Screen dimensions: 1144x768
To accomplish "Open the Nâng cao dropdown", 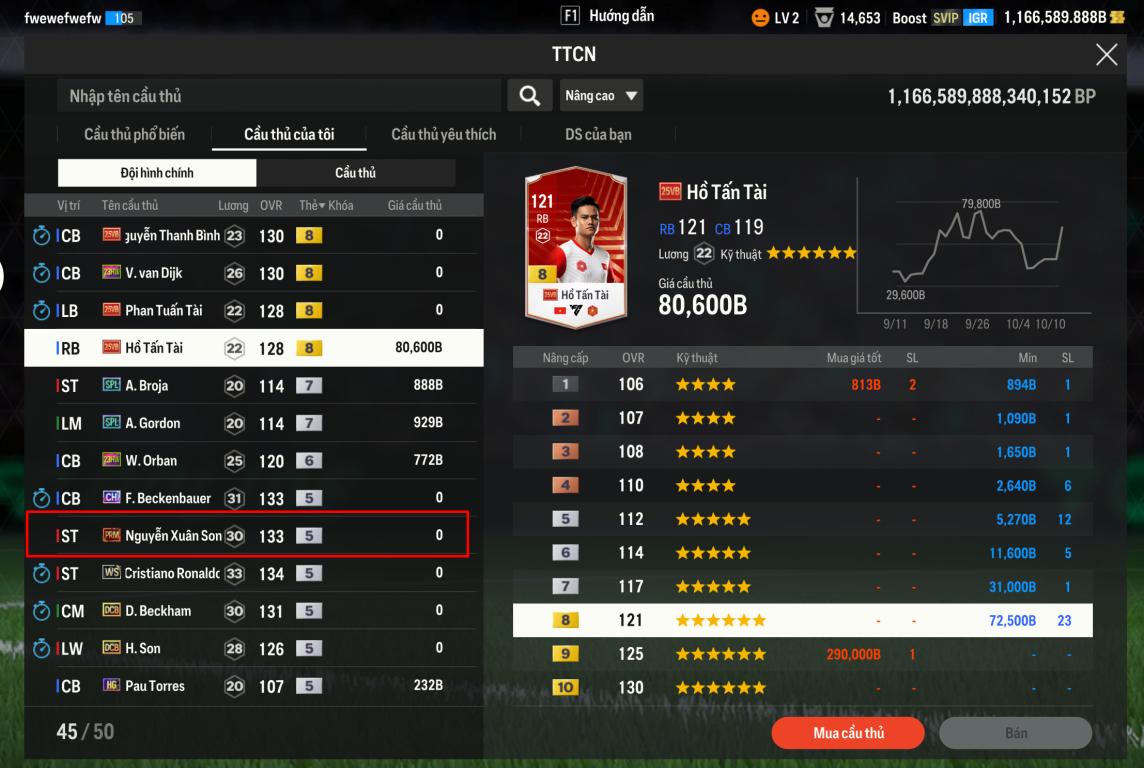I will tap(601, 96).
